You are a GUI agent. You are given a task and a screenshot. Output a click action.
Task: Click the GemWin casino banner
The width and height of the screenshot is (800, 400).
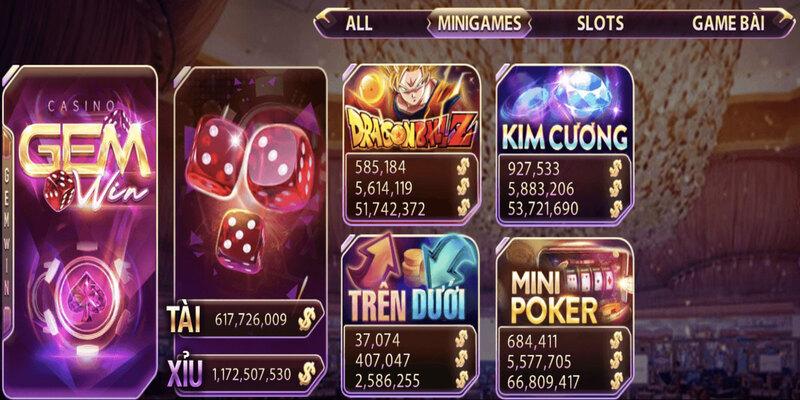click(82, 230)
